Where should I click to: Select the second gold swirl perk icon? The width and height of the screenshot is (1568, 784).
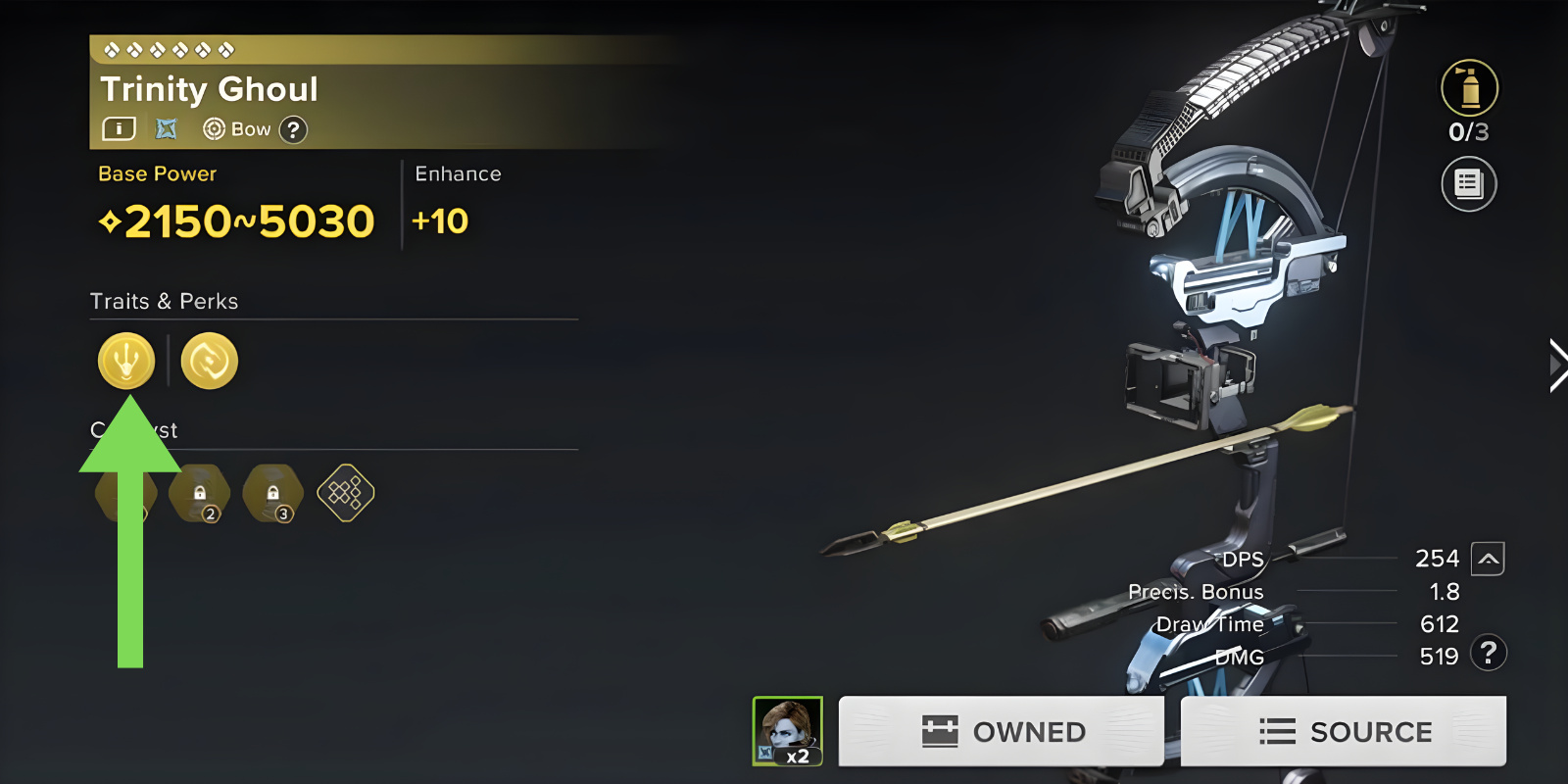[210, 361]
